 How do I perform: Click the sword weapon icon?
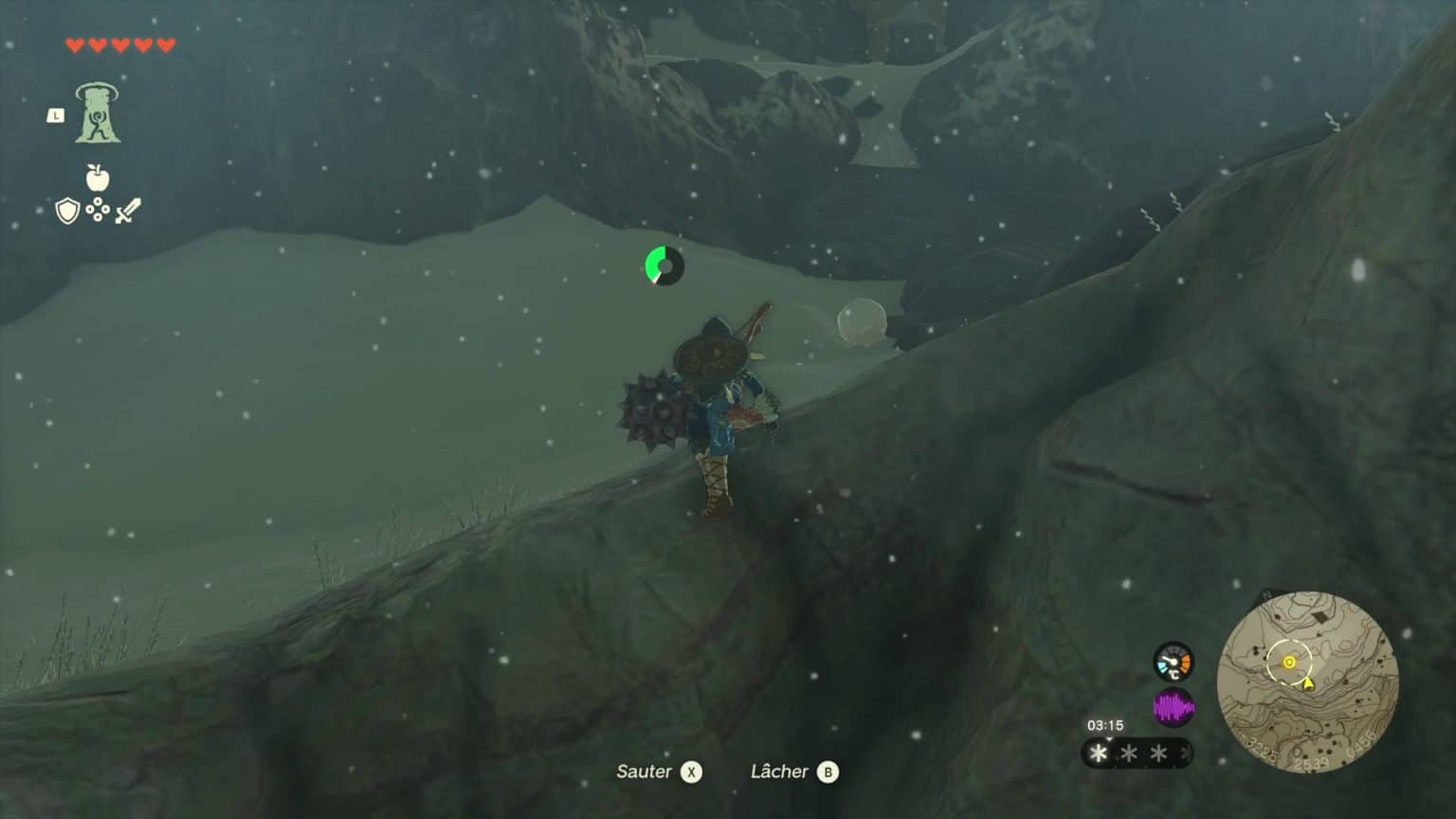coord(128,210)
